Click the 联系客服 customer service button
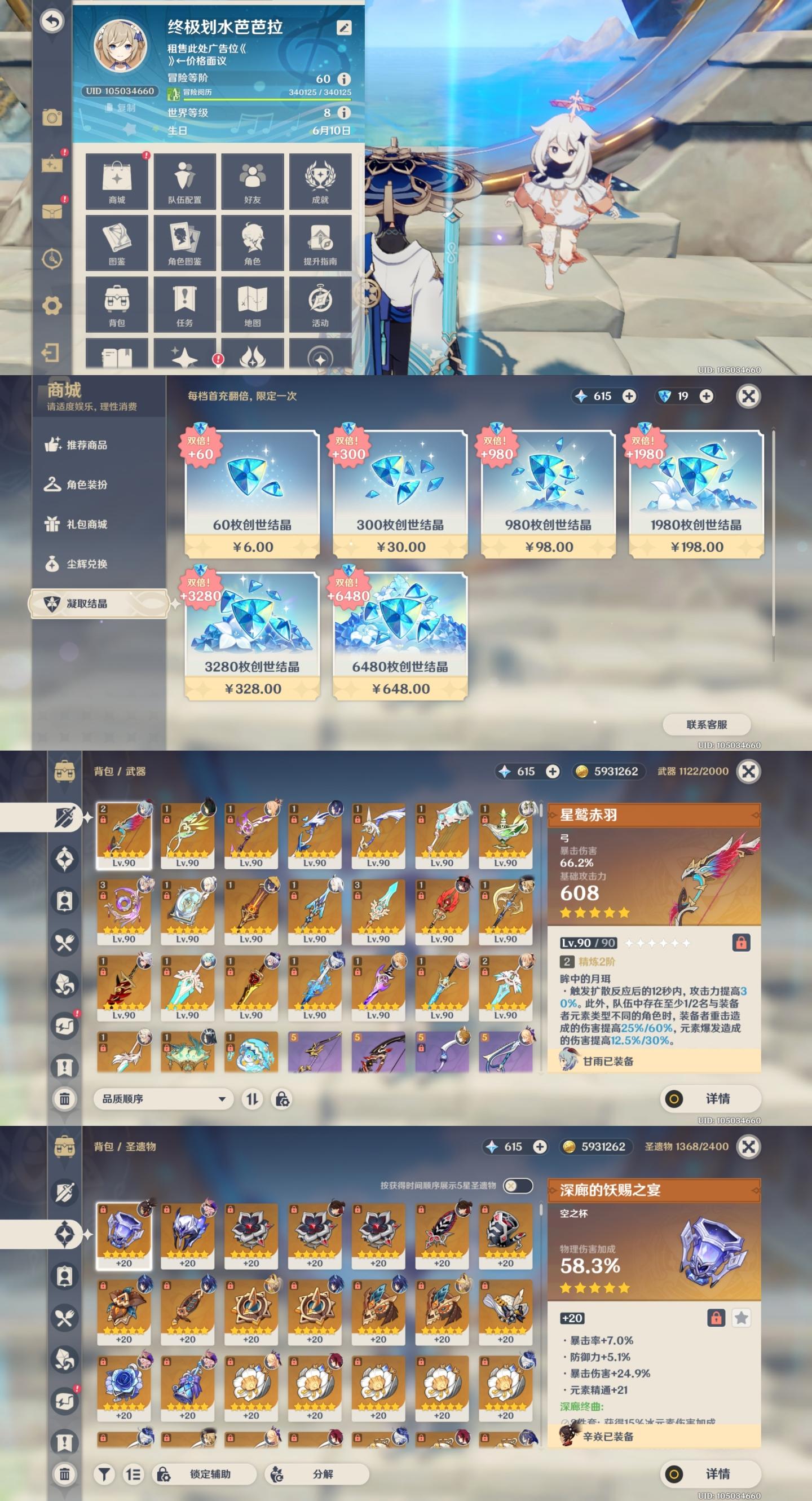812x1501 pixels. (706, 724)
